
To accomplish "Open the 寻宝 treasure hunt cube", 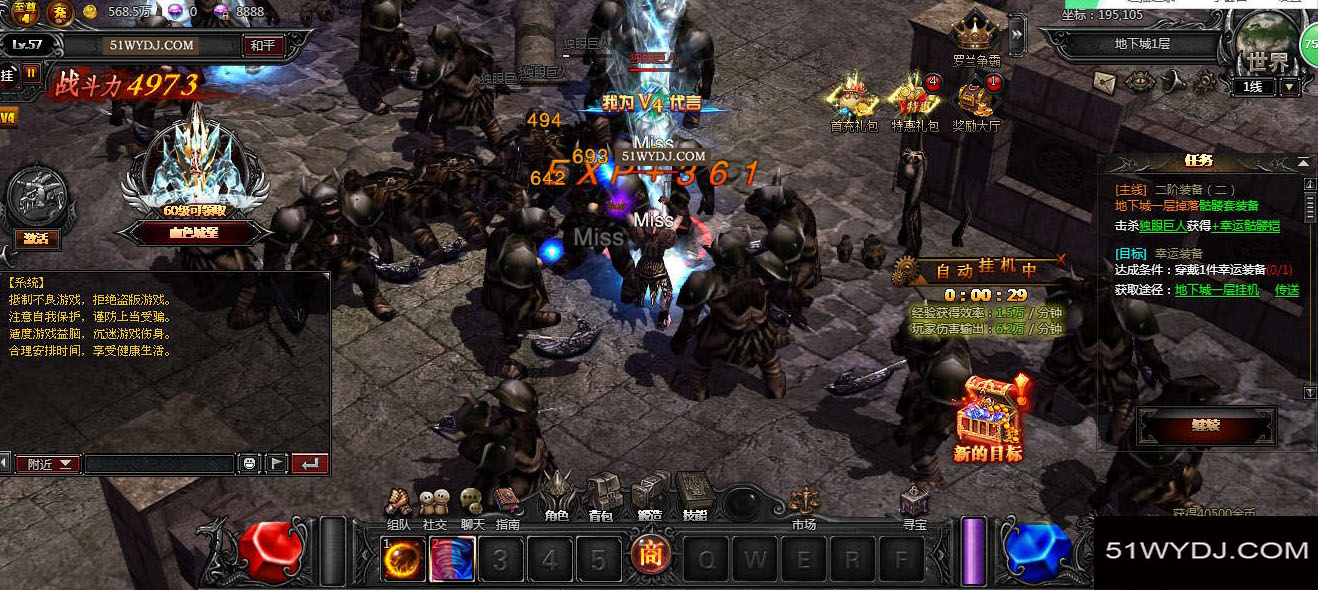I will tap(914, 505).
